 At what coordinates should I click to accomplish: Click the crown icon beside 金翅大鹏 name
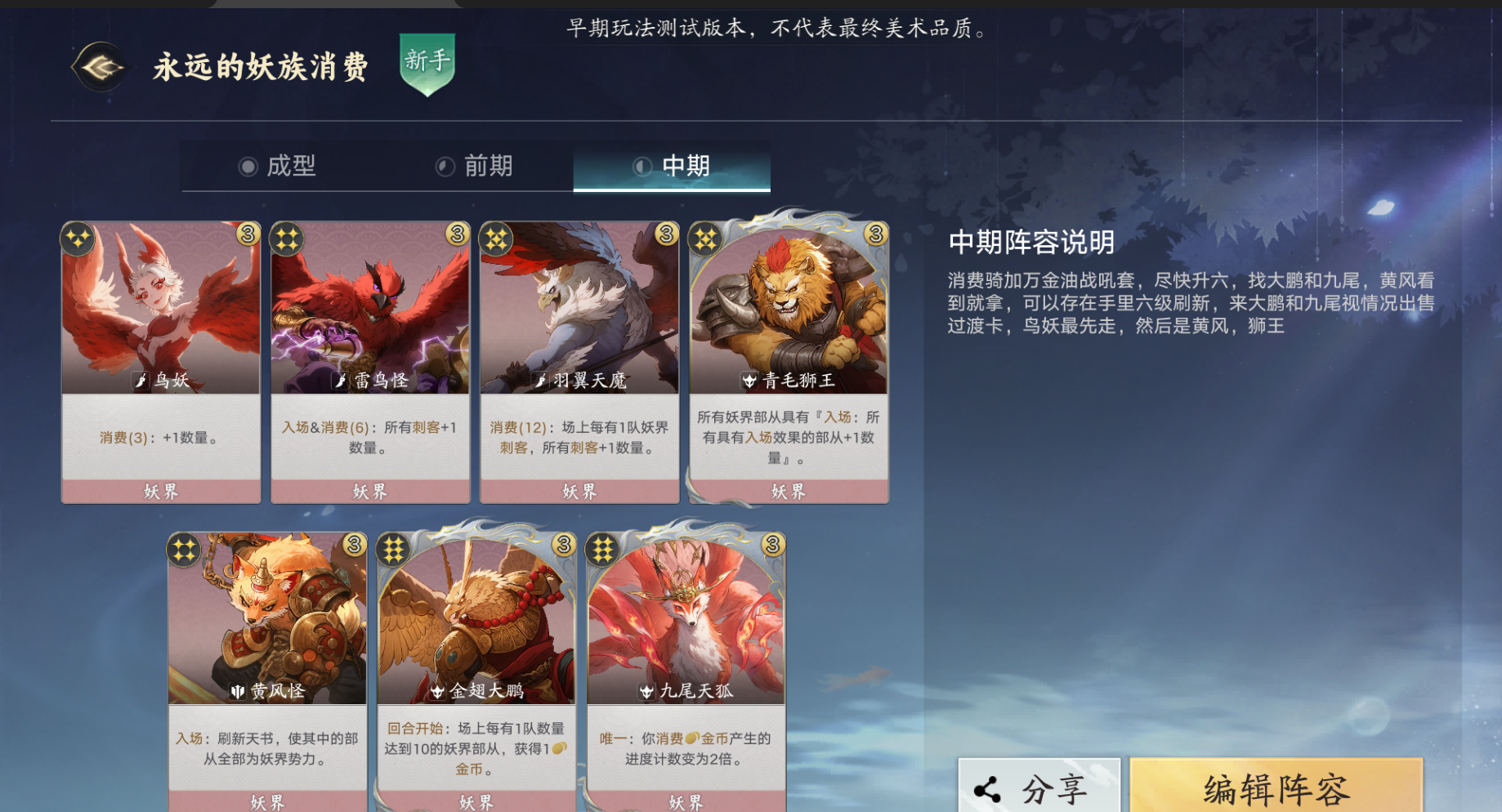click(x=436, y=690)
